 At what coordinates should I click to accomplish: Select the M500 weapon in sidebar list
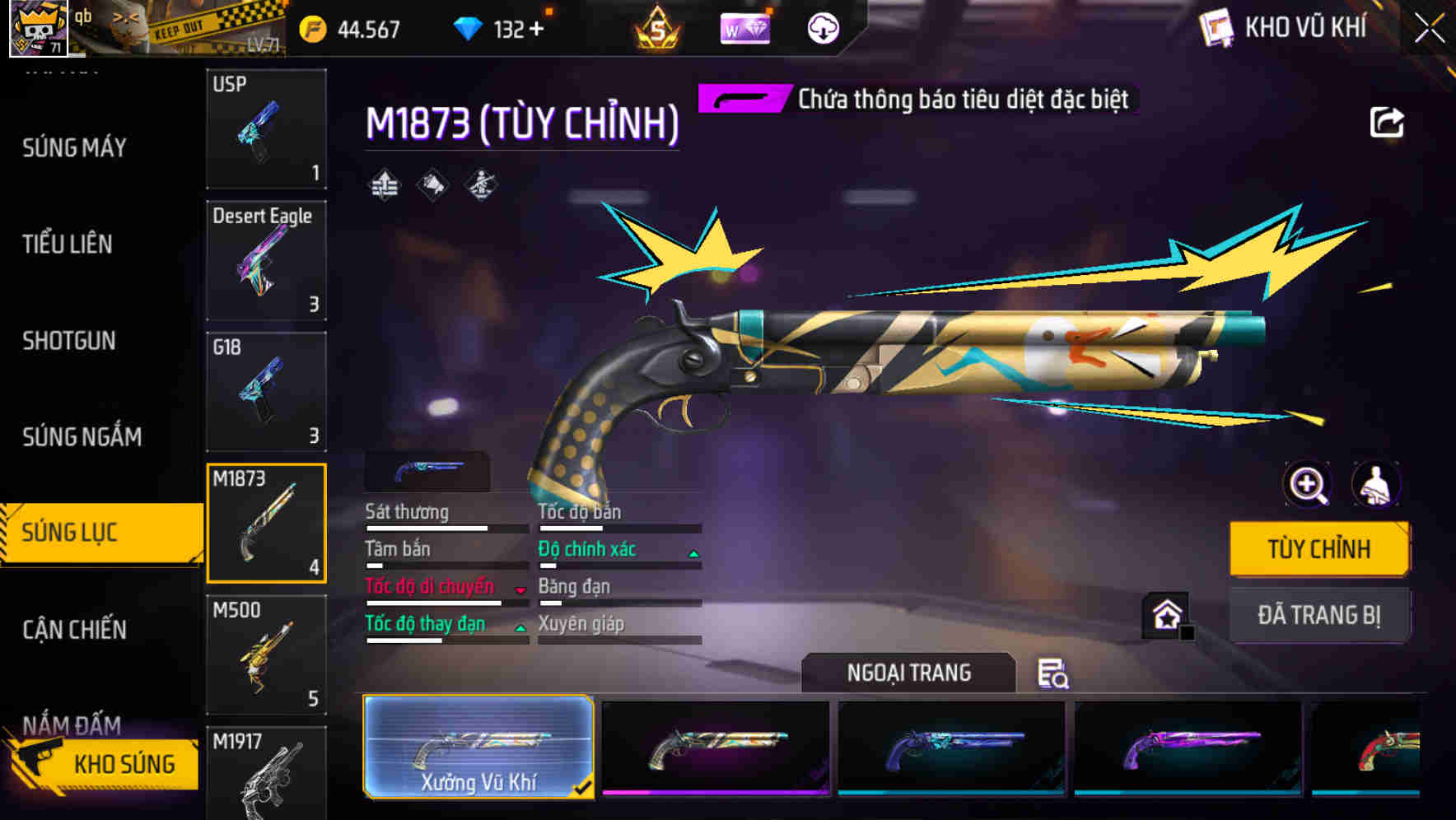[265, 655]
